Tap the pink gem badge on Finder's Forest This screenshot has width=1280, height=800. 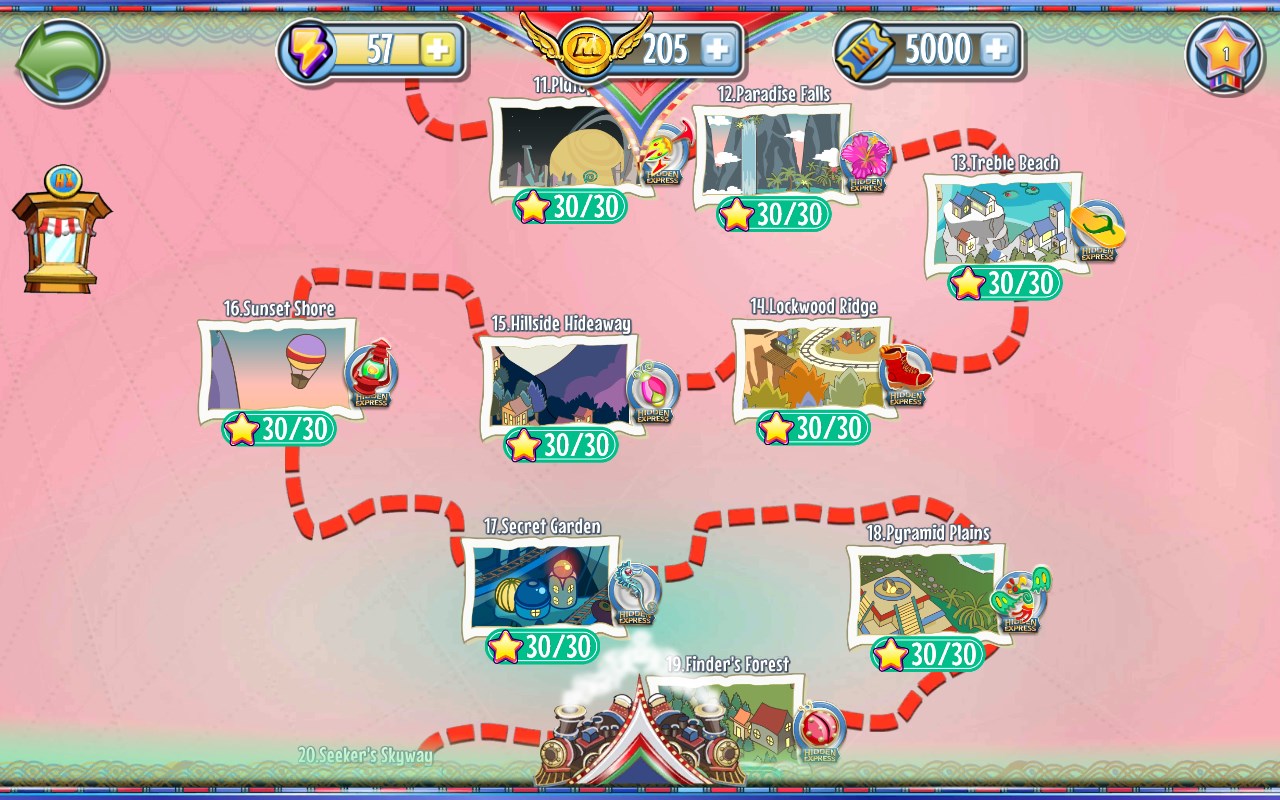(x=819, y=729)
